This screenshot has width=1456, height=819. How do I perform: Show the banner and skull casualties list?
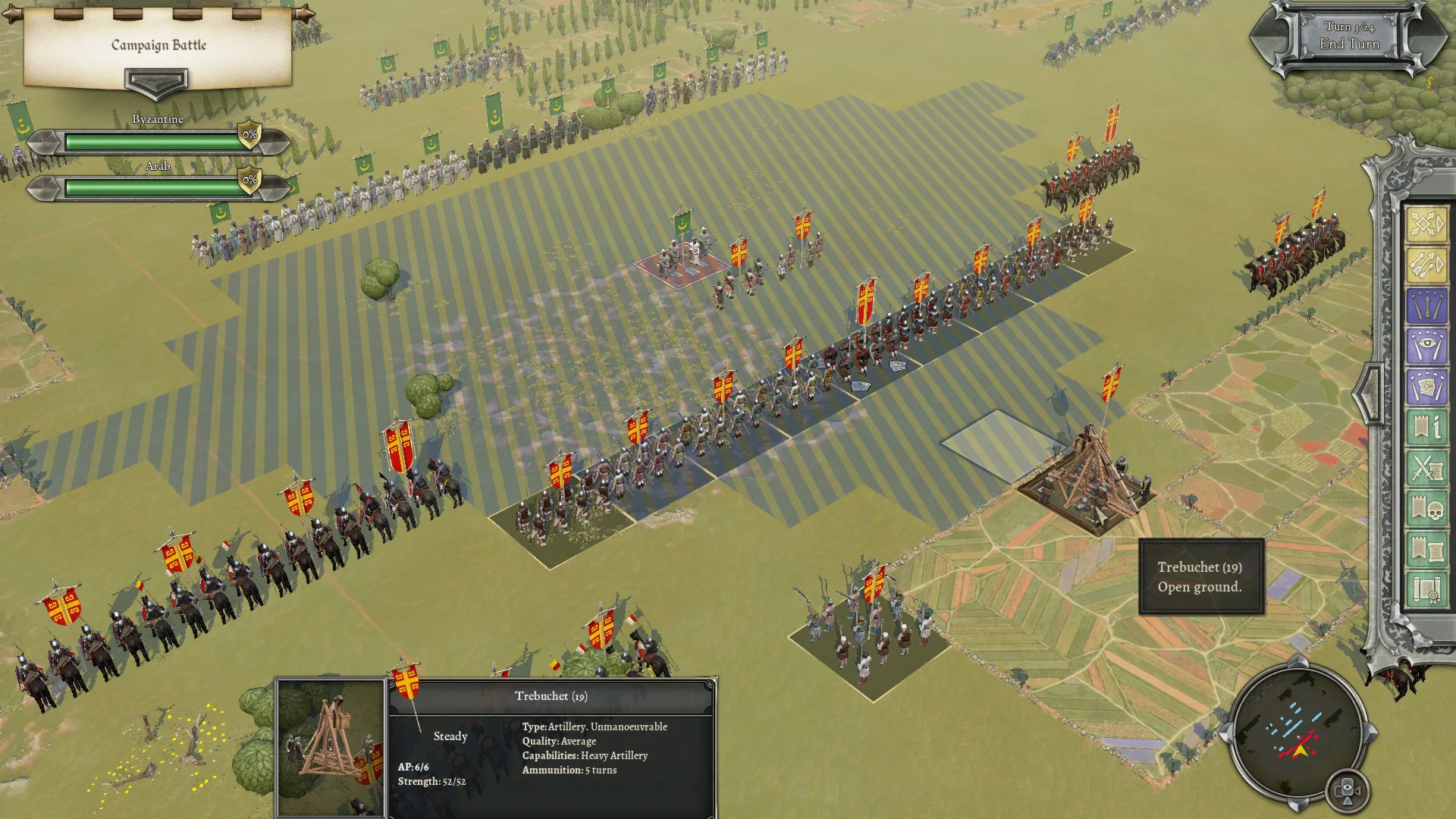(x=1426, y=510)
